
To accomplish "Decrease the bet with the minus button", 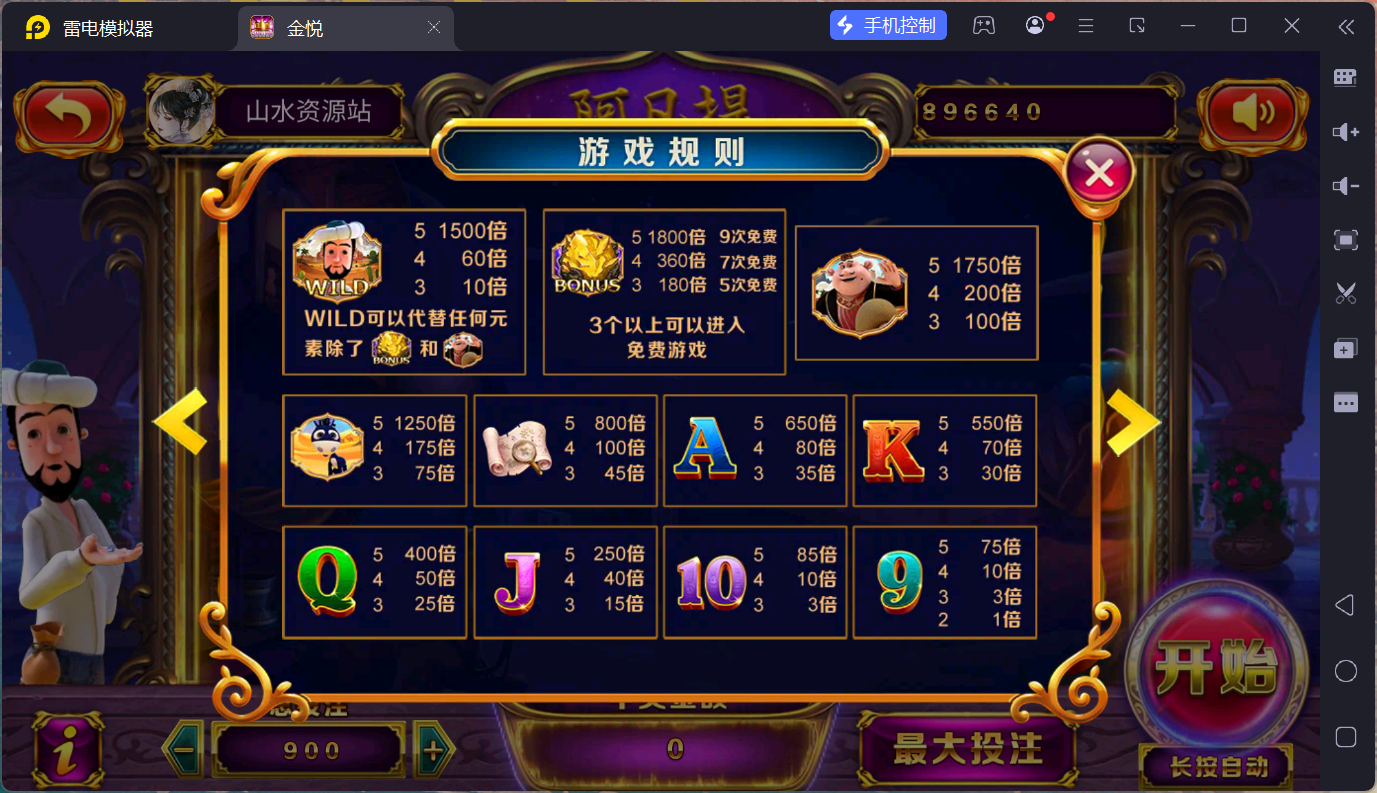I will click(x=182, y=749).
